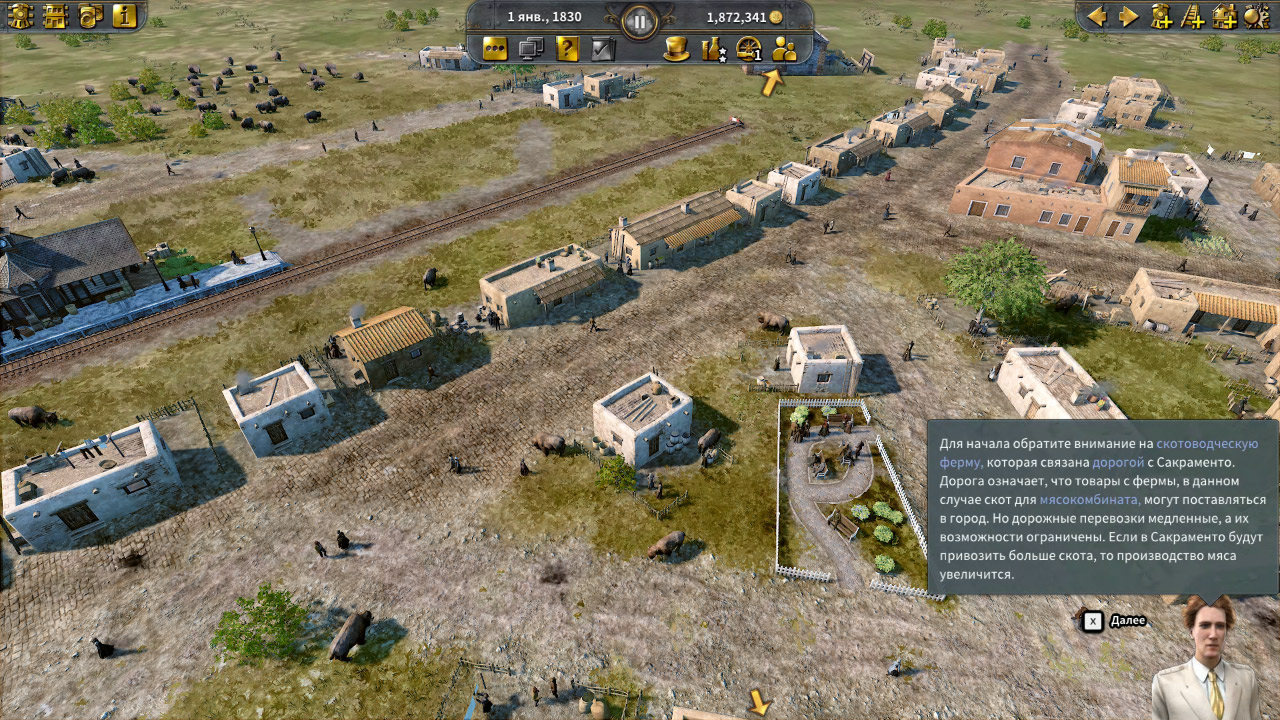The height and width of the screenshot is (720, 1280).
Task: Construct a building with the house-plus icon
Action: tap(1226, 16)
